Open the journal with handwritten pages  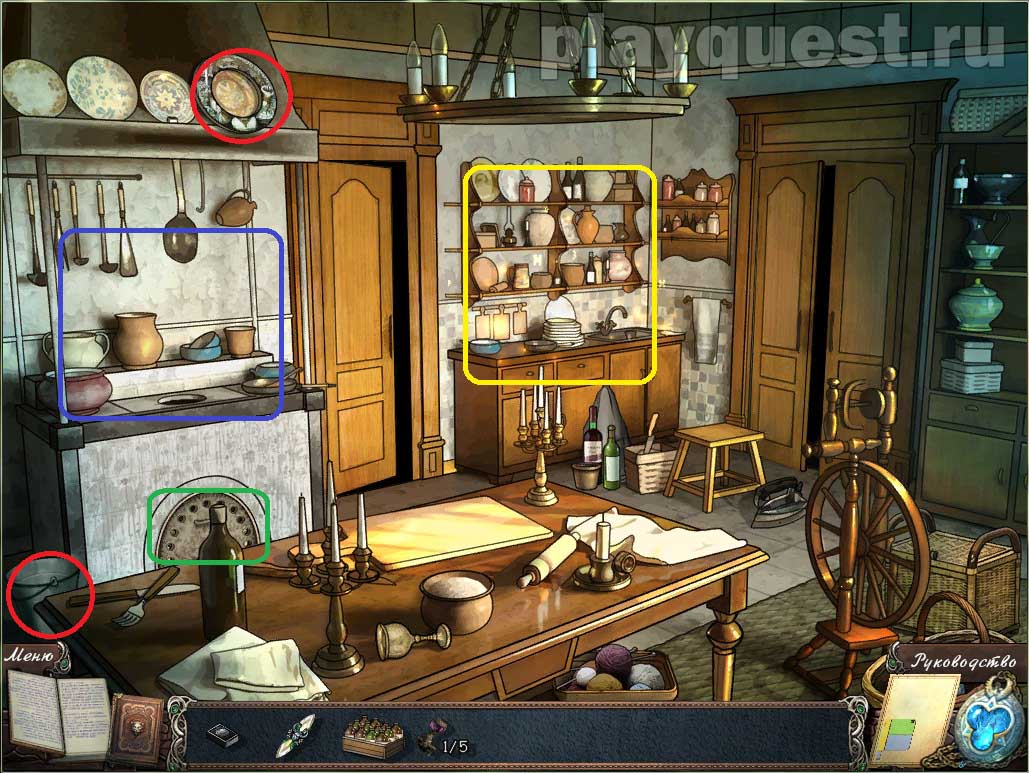click(58, 715)
